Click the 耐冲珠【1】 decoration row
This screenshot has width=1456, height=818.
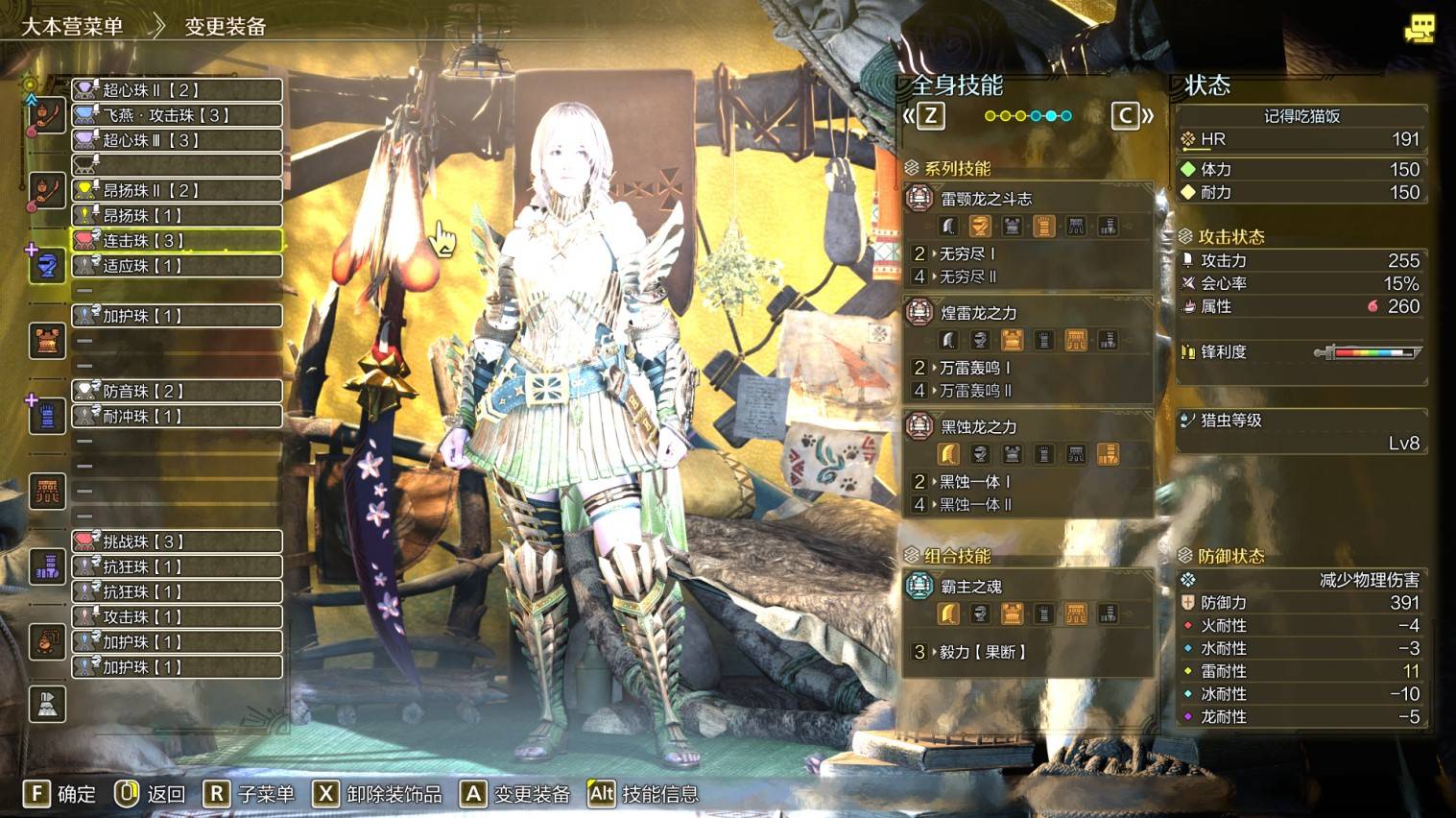178,416
